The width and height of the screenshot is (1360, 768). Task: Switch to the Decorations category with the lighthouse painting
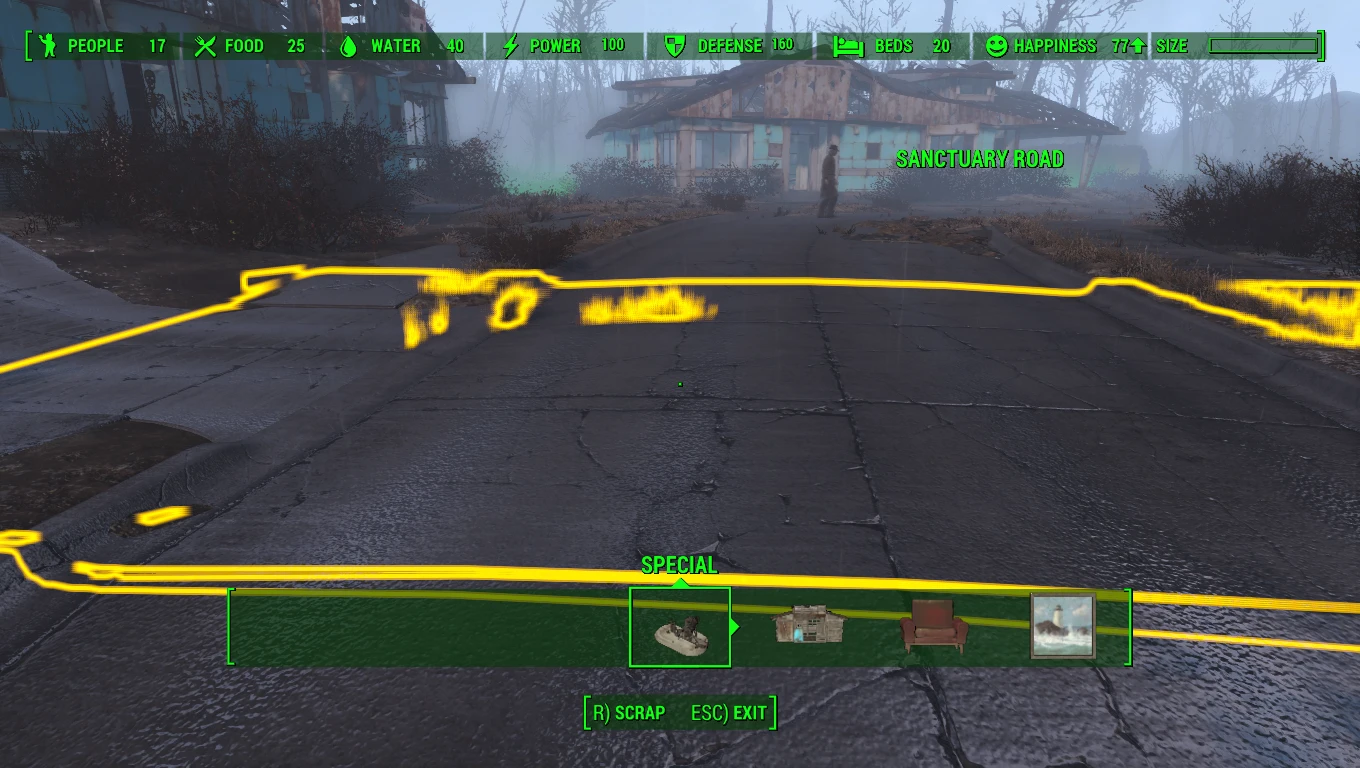coord(1063,627)
